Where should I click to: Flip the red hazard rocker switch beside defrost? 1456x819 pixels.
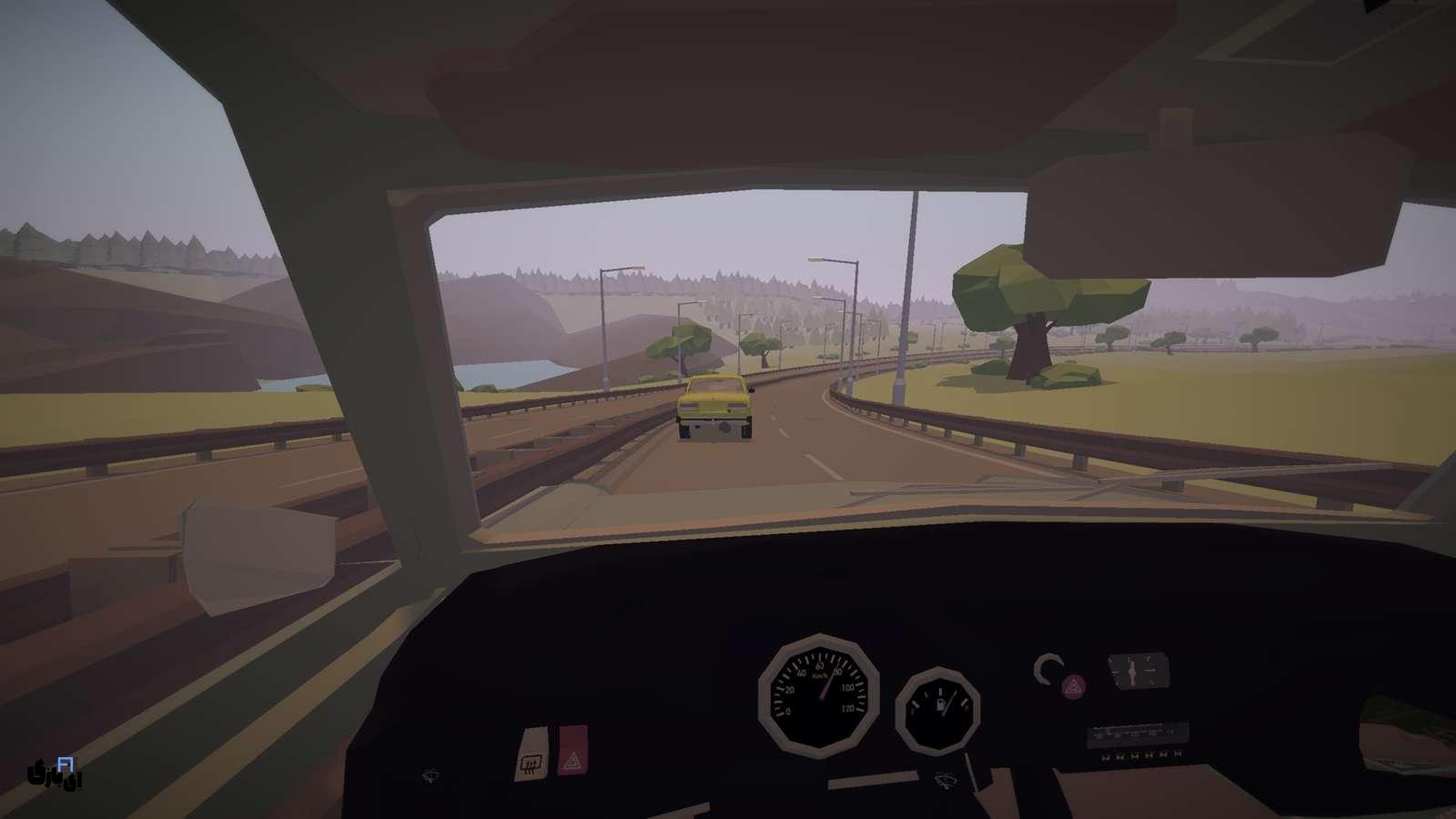pyautogui.click(x=571, y=749)
